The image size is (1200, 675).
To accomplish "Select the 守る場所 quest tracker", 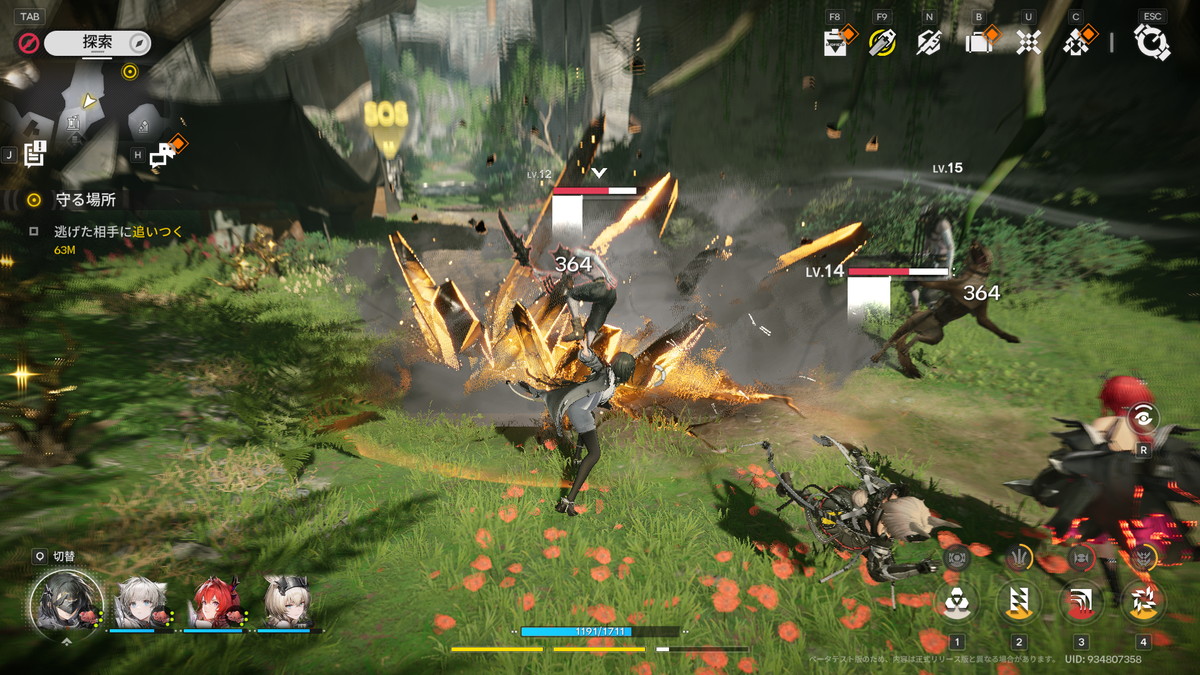I will (84, 200).
